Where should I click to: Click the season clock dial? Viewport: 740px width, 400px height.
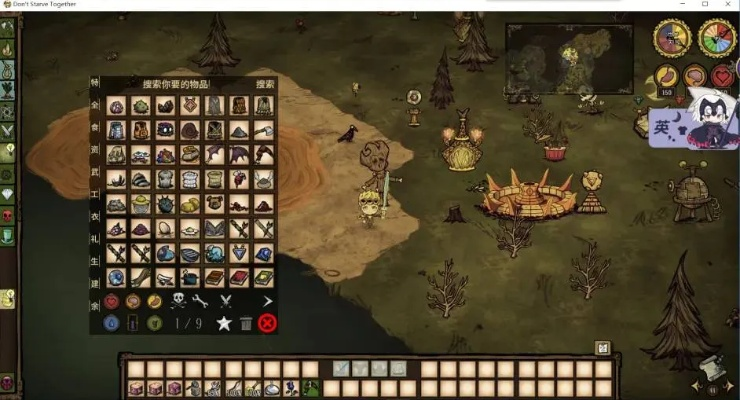pos(714,38)
